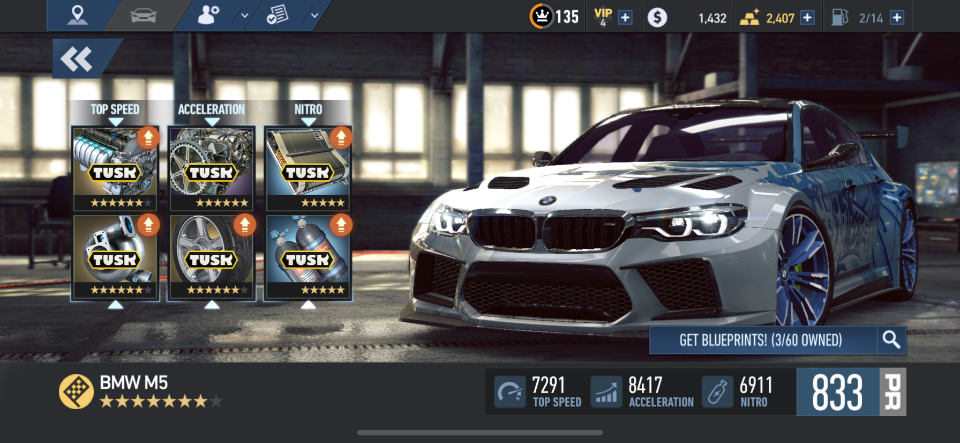Open the map location tab
This screenshot has width=960, height=443.
(x=77, y=16)
